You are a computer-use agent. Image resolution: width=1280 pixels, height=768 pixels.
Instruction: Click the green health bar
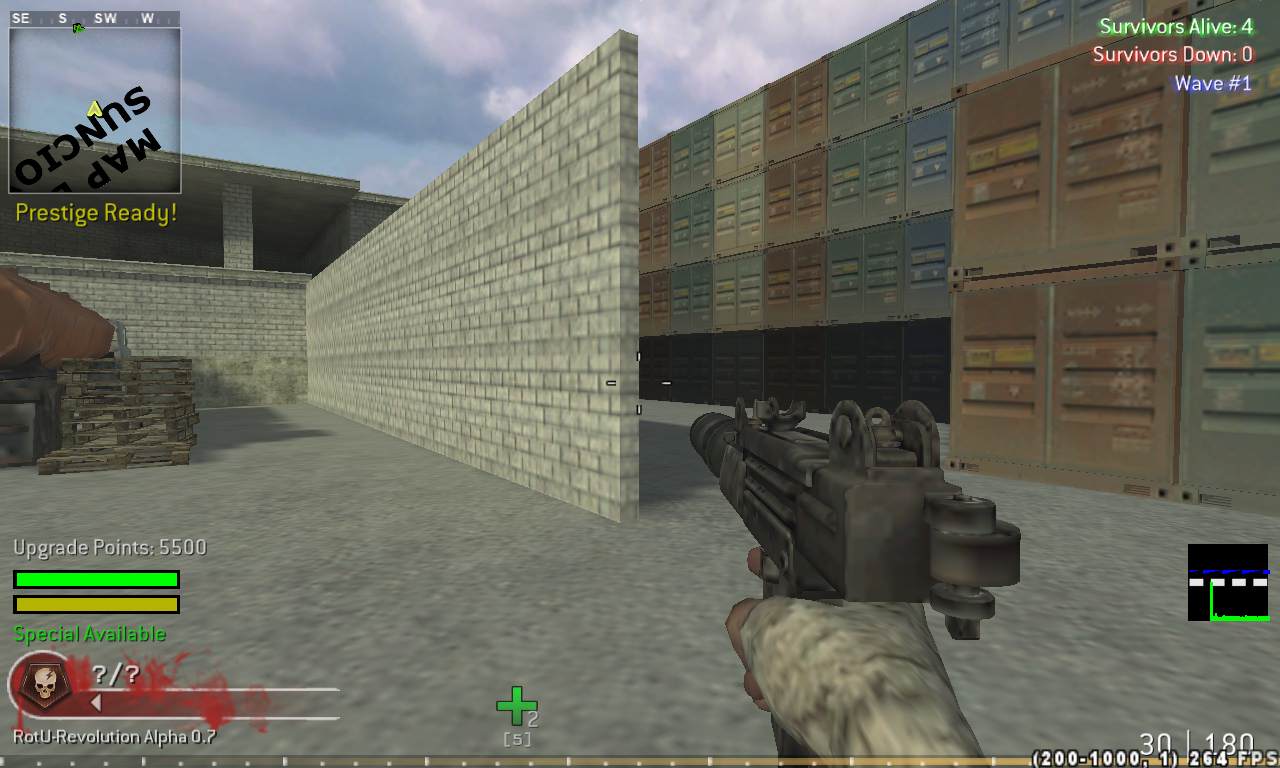(96, 579)
